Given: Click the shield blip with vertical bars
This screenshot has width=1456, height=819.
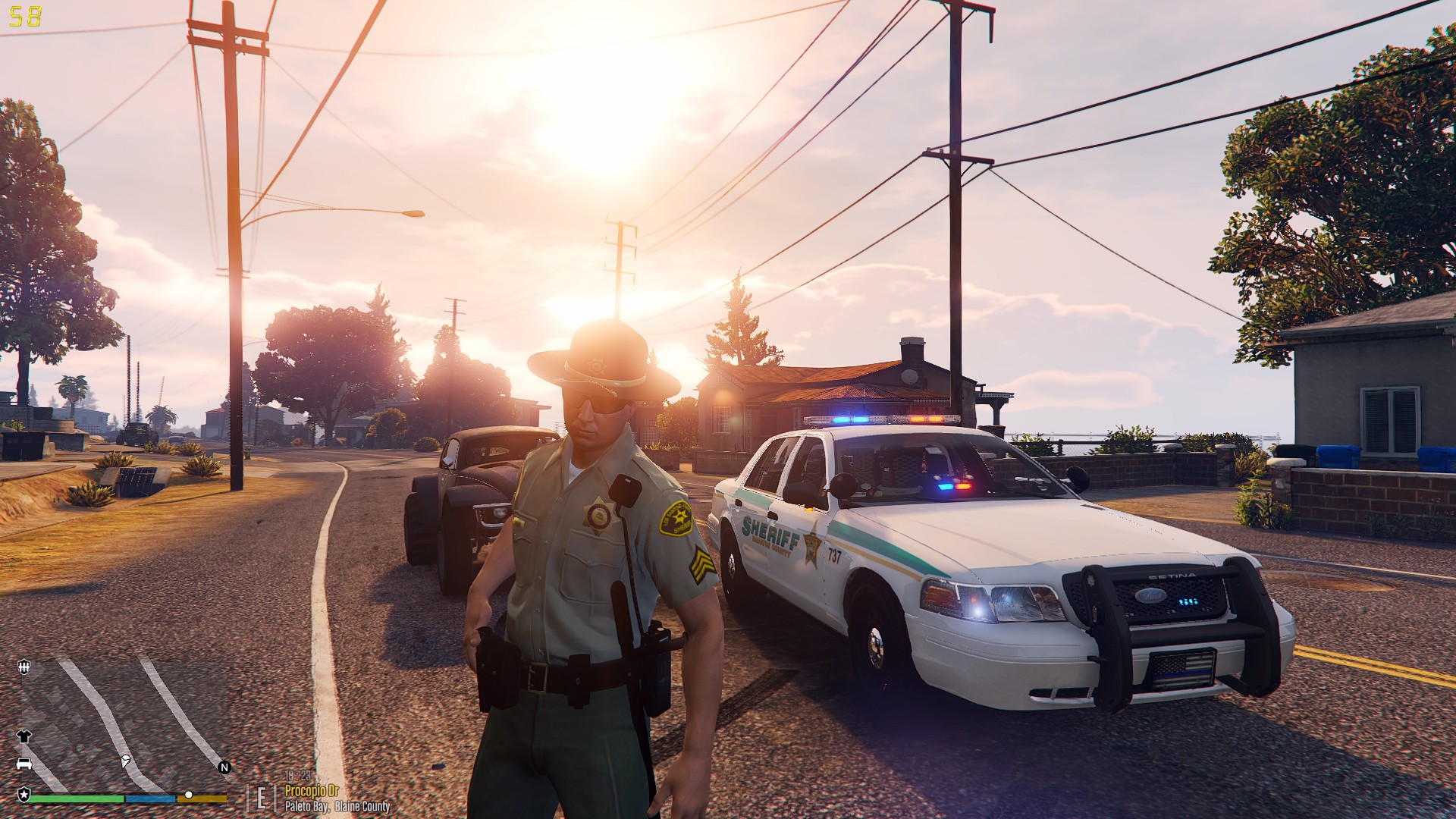Looking at the screenshot, I should [x=24, y=667].
